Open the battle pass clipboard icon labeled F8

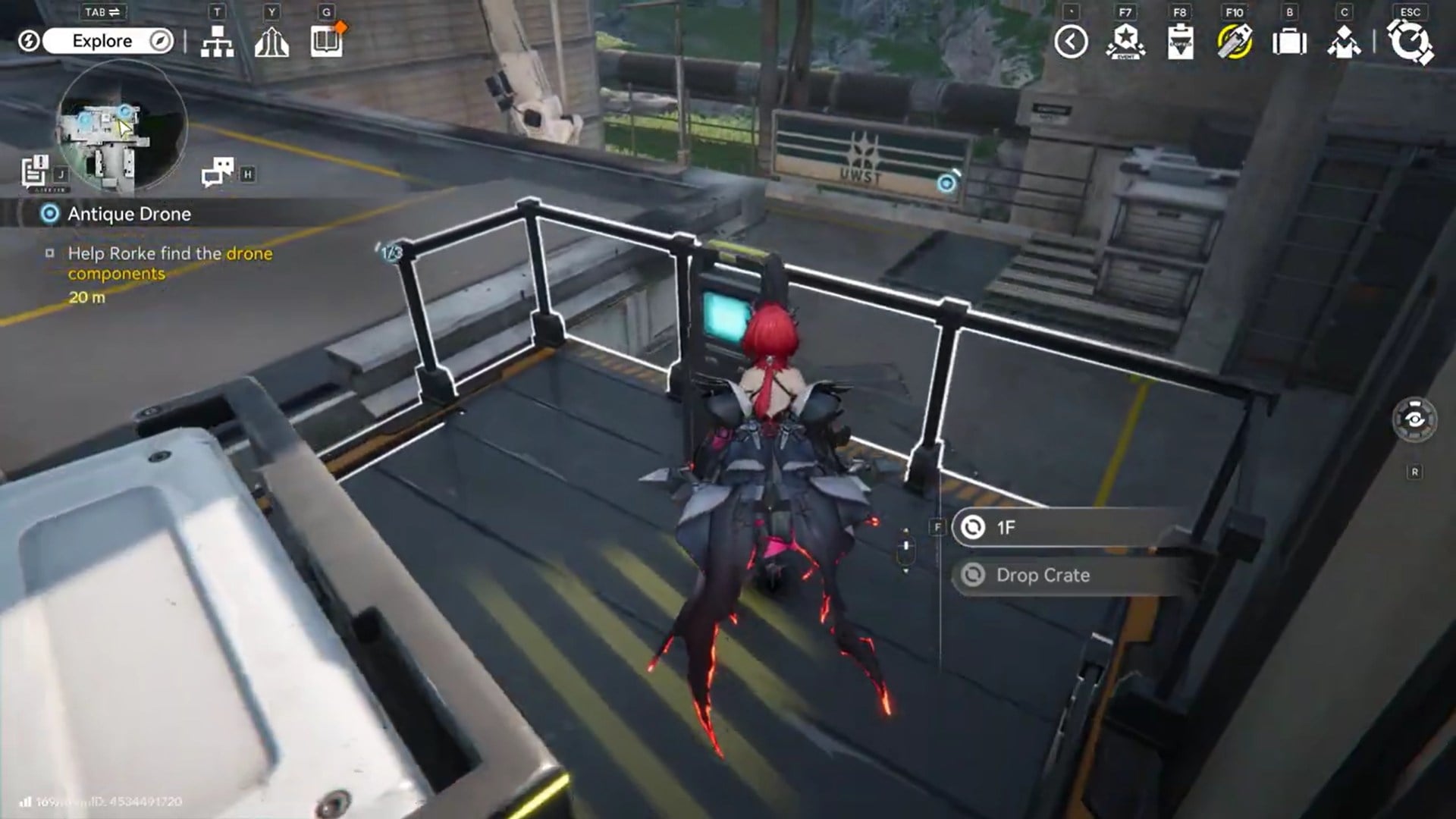1181,42
